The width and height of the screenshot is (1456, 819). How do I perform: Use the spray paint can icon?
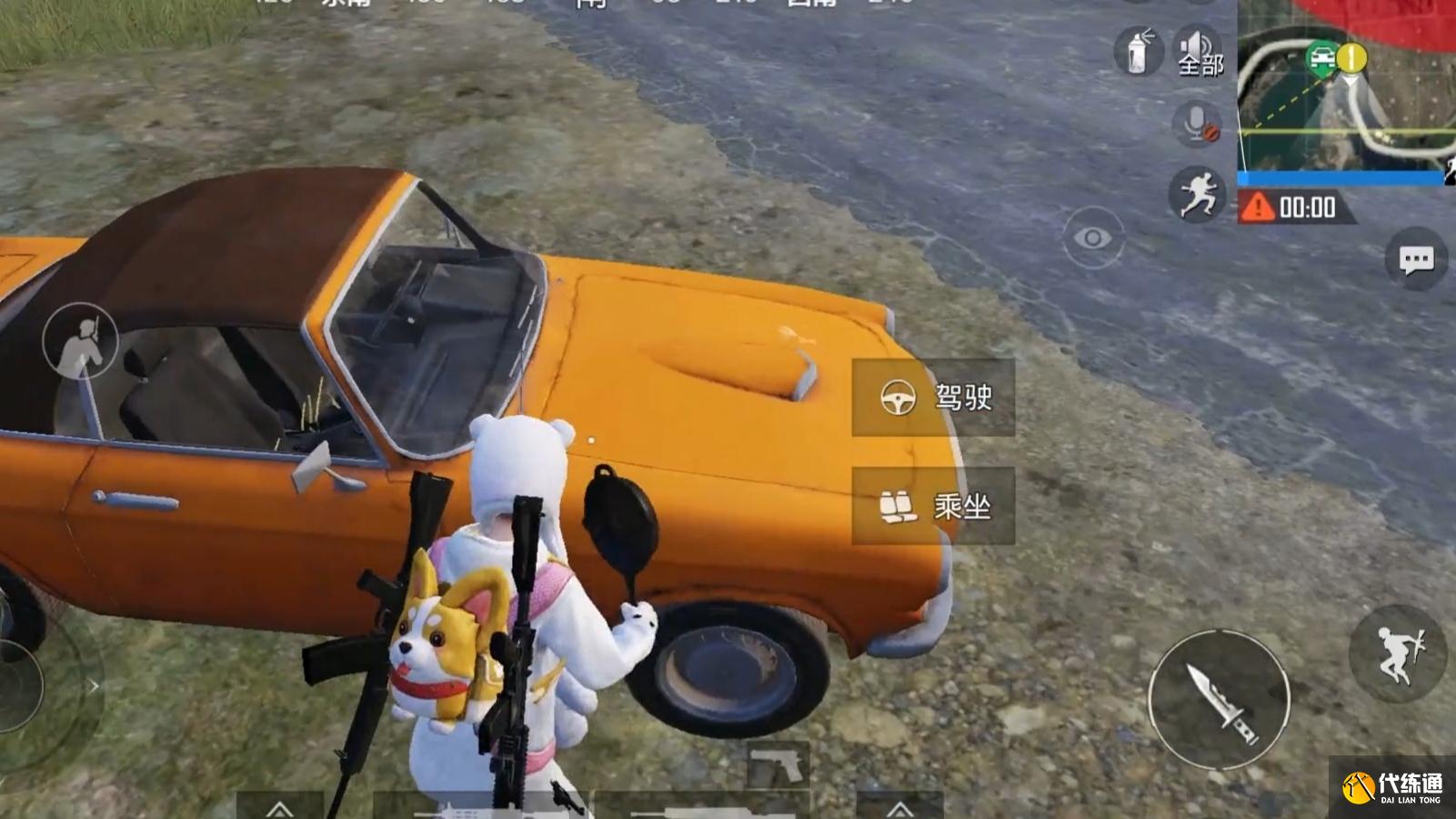[x=1138, y=50]
